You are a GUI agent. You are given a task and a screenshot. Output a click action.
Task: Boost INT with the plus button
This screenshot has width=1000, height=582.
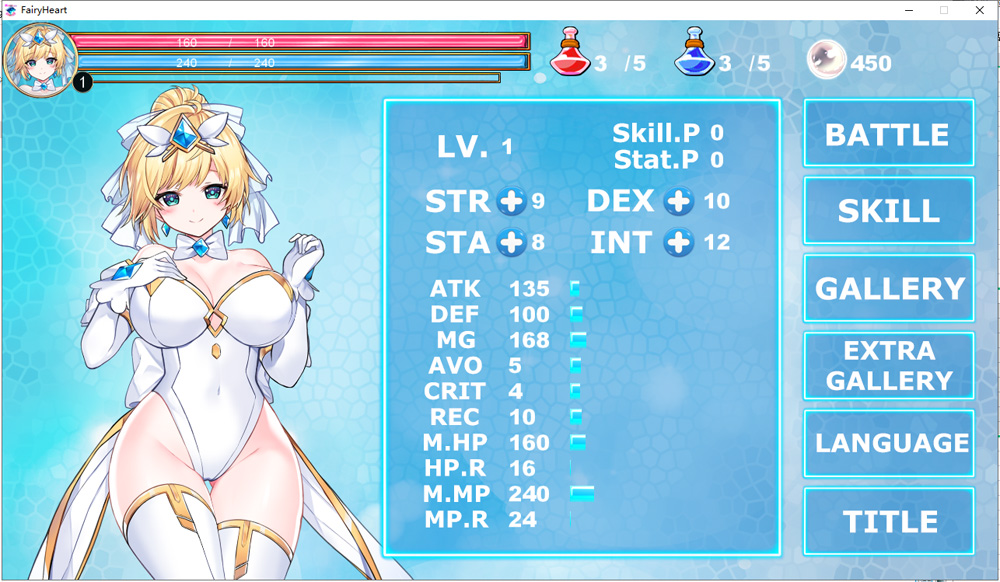pyautogui.click(x=679, y=242)
